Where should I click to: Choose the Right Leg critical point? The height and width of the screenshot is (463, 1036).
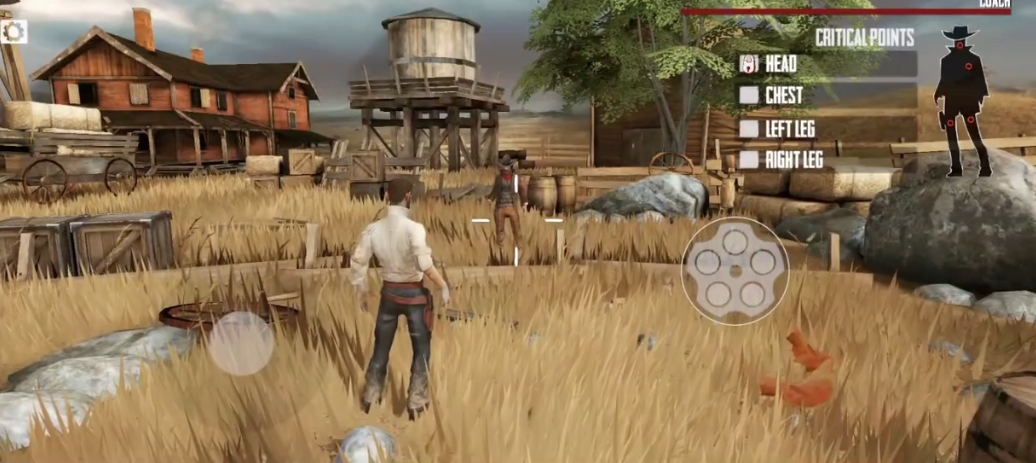point(749,159)
